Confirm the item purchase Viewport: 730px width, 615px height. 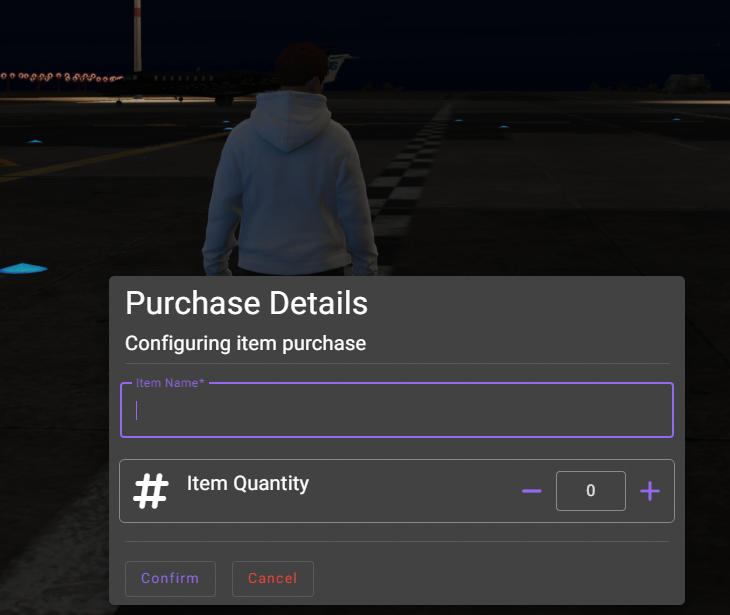tap(170, 578)
